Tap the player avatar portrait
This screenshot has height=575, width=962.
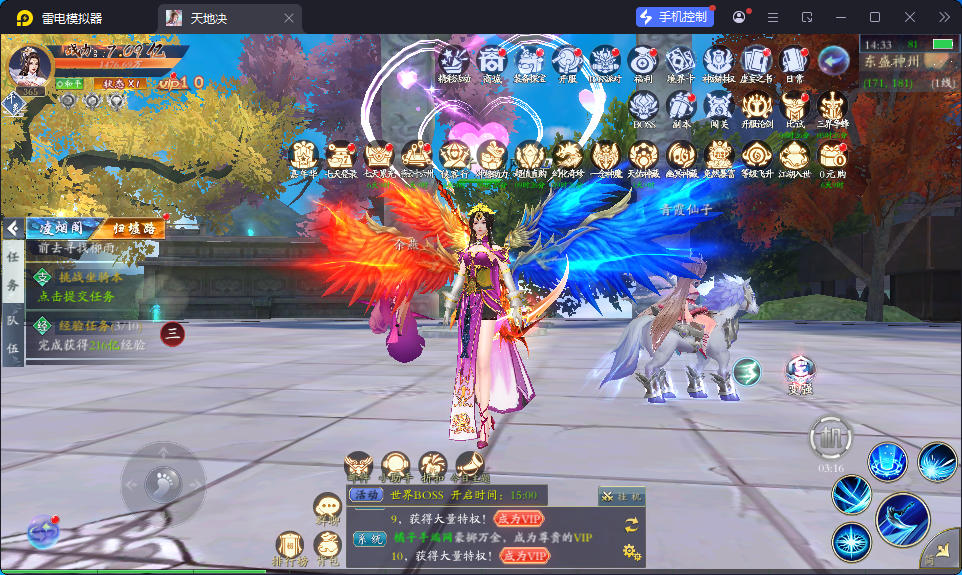pyautogui.click(x=29, y=67)
